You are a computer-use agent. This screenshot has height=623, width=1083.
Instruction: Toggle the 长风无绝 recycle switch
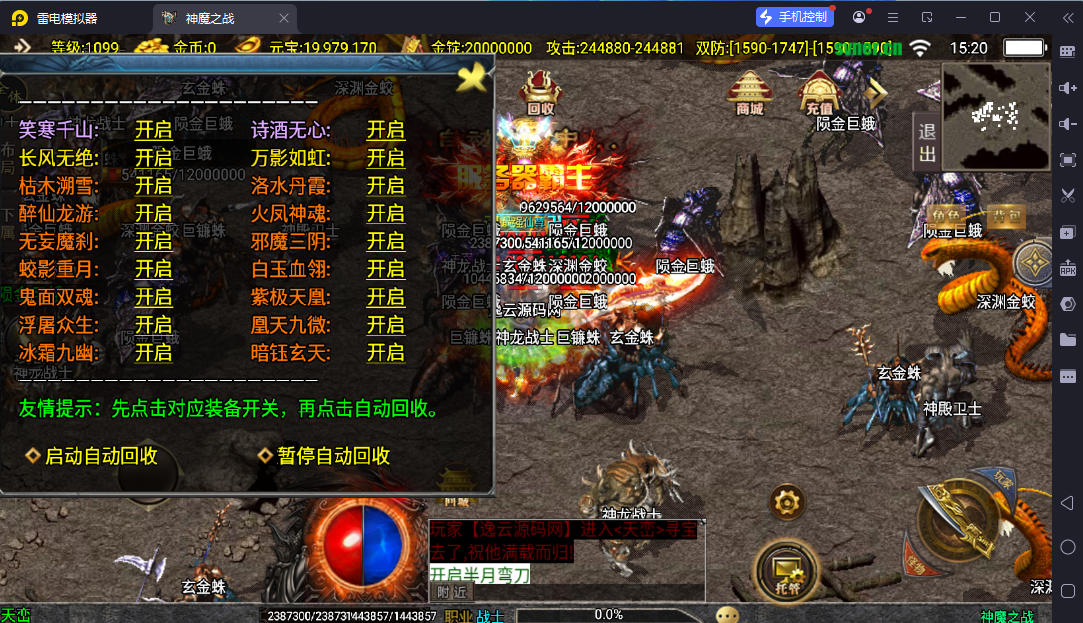point(154,158)
